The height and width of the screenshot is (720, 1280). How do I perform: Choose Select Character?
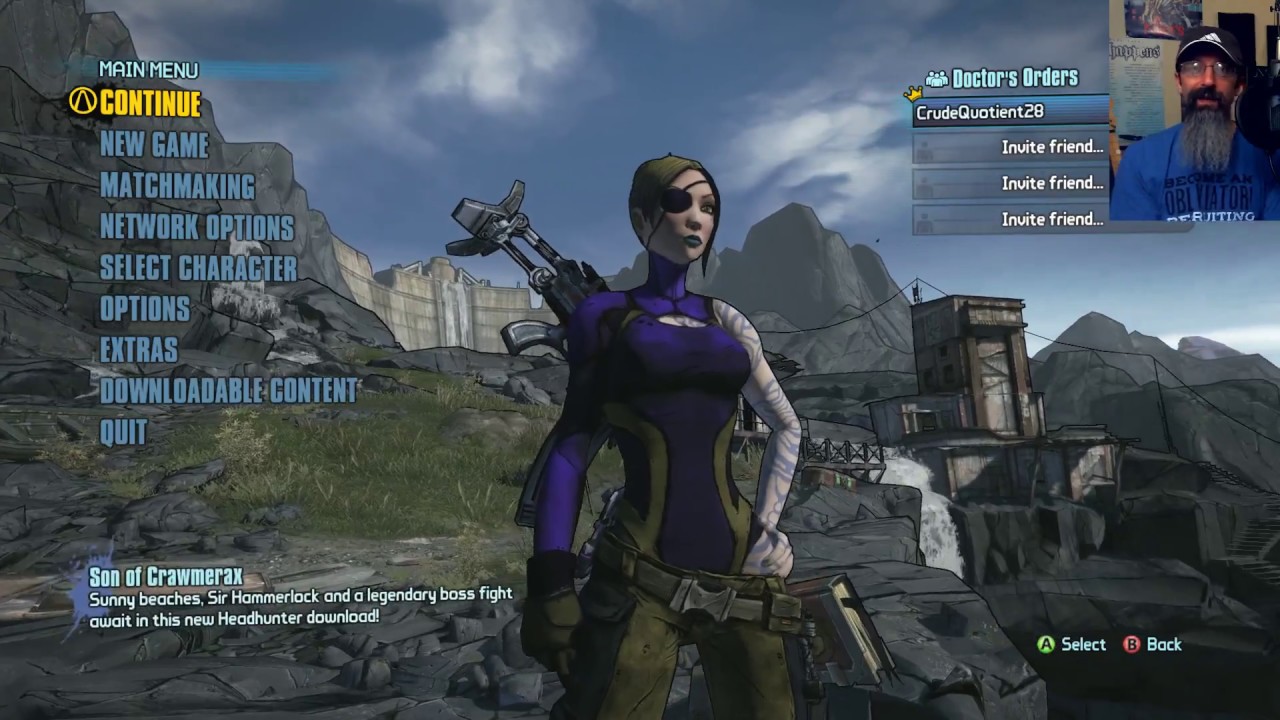tap(198, 268)
